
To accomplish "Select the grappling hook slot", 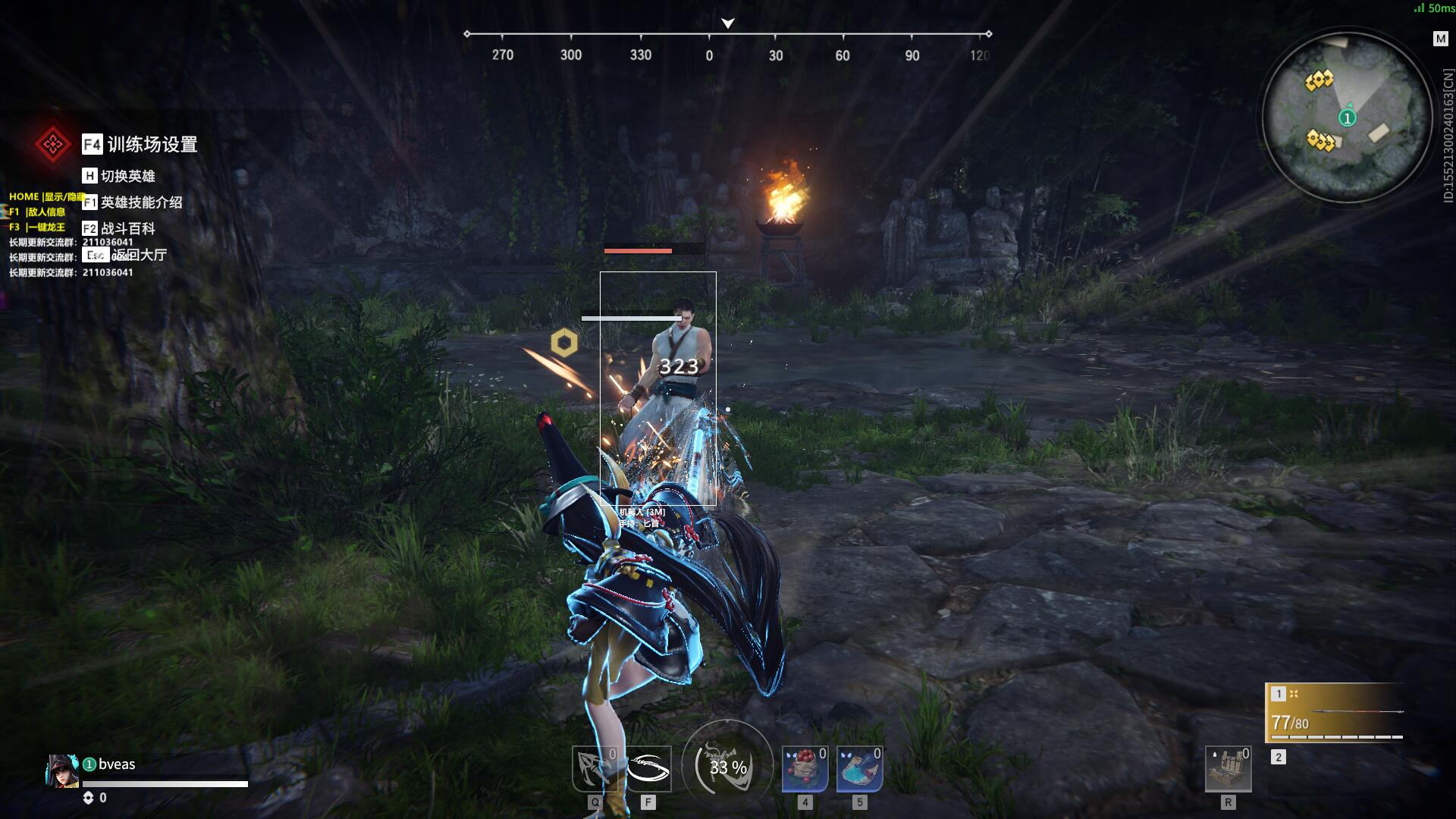I will click(594, 768).
